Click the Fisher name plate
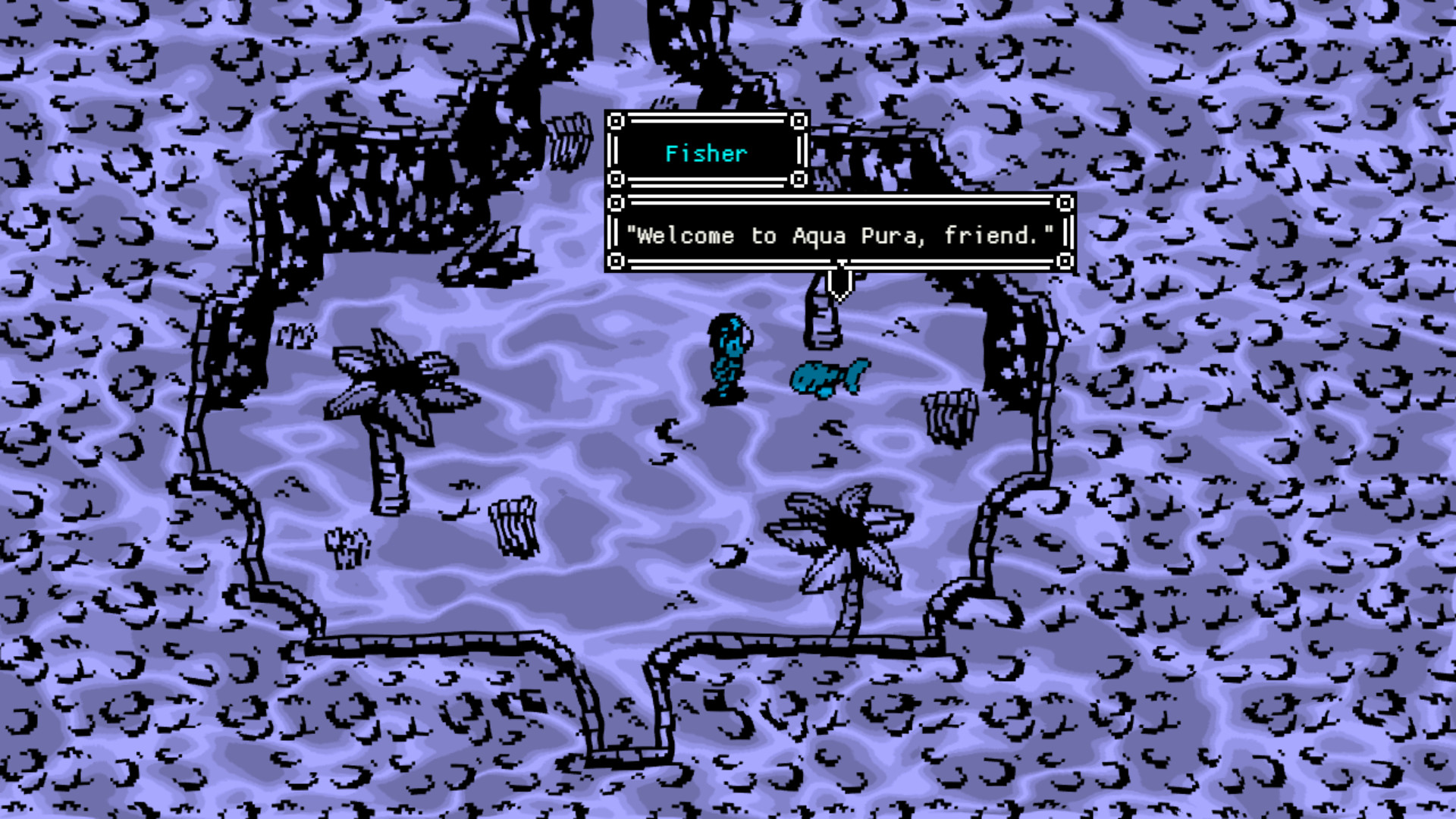Image resolution: width=1456 pixels, height=819 pixels. click(x=705, y=154)
